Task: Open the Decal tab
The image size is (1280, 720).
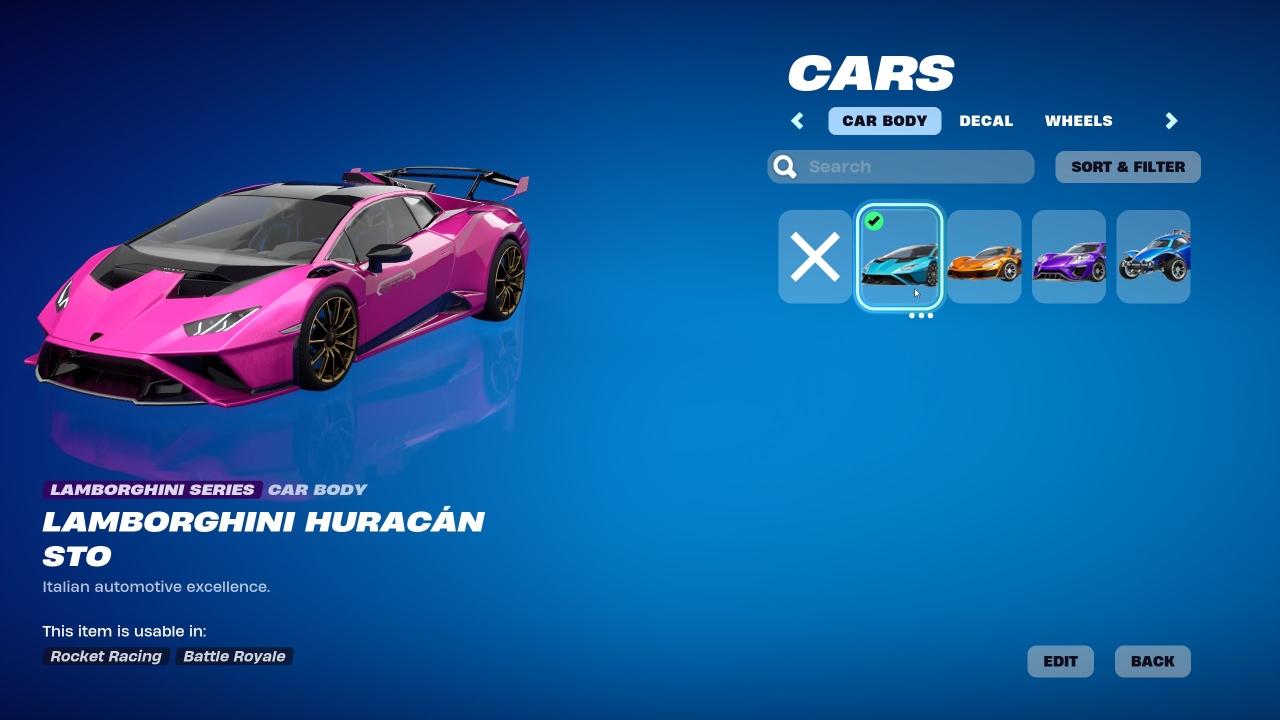Action: (986, 121)
